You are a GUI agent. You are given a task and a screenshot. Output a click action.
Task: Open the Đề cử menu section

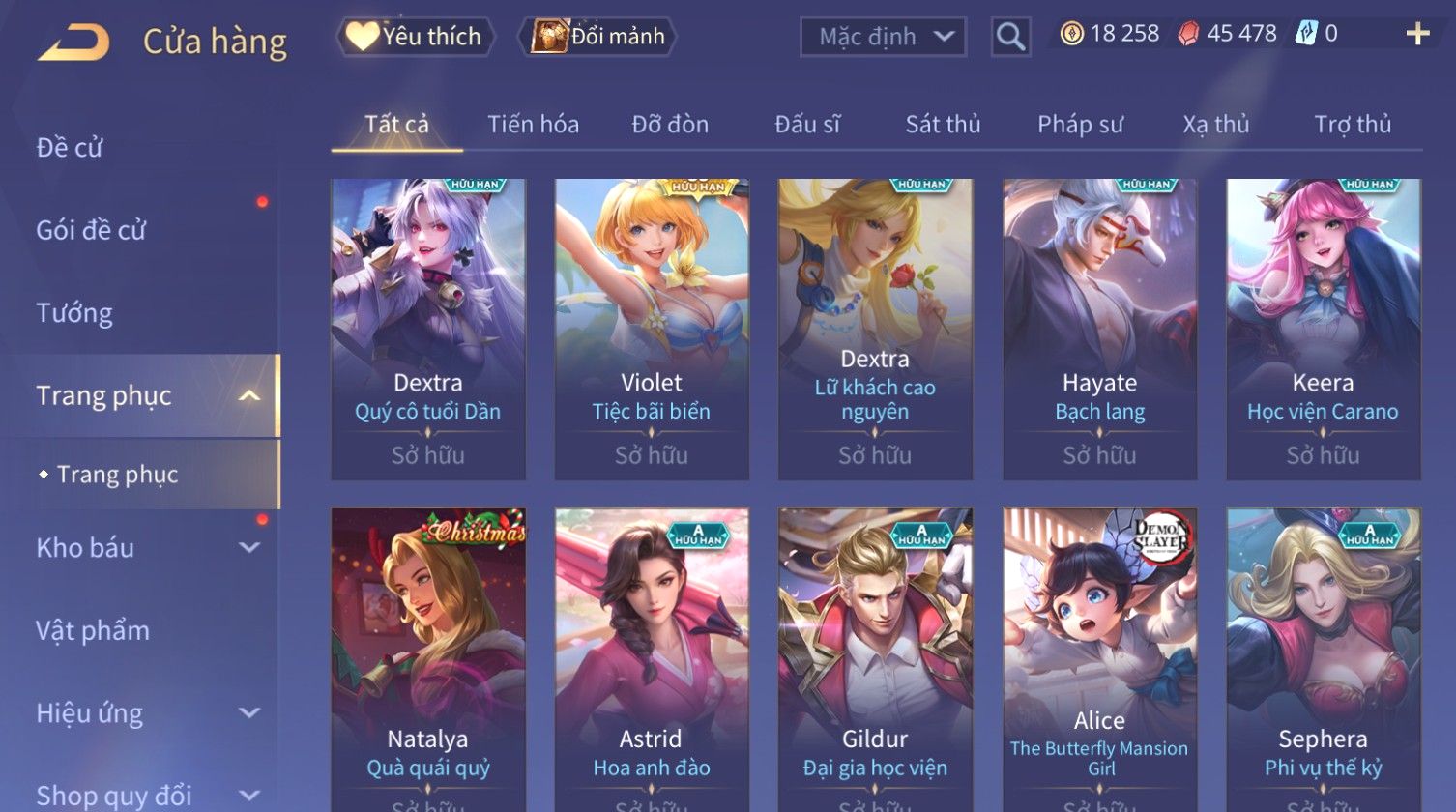point(70,148)
